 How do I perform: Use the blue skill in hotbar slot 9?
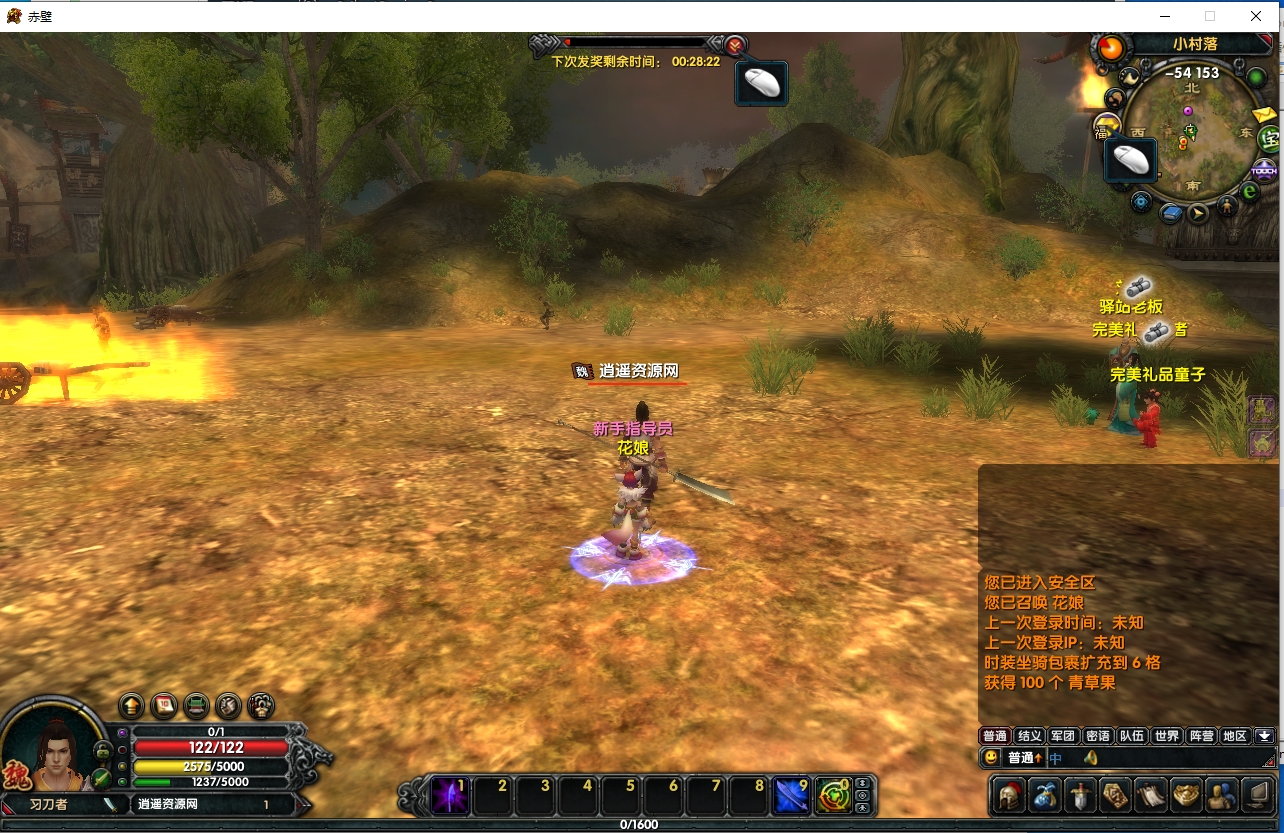coord(792,796)
